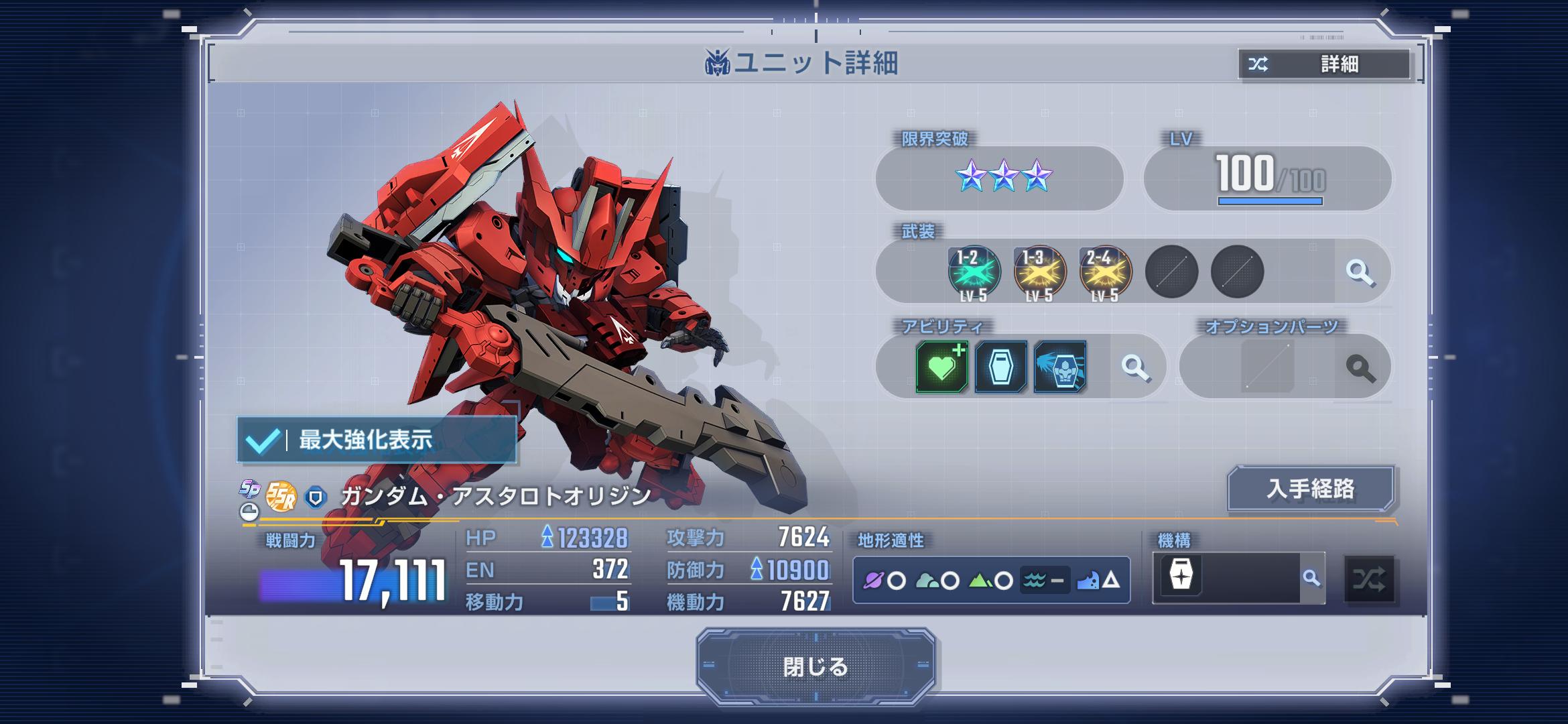Select the green 1-2 weapon icon

tap(974, 272)
